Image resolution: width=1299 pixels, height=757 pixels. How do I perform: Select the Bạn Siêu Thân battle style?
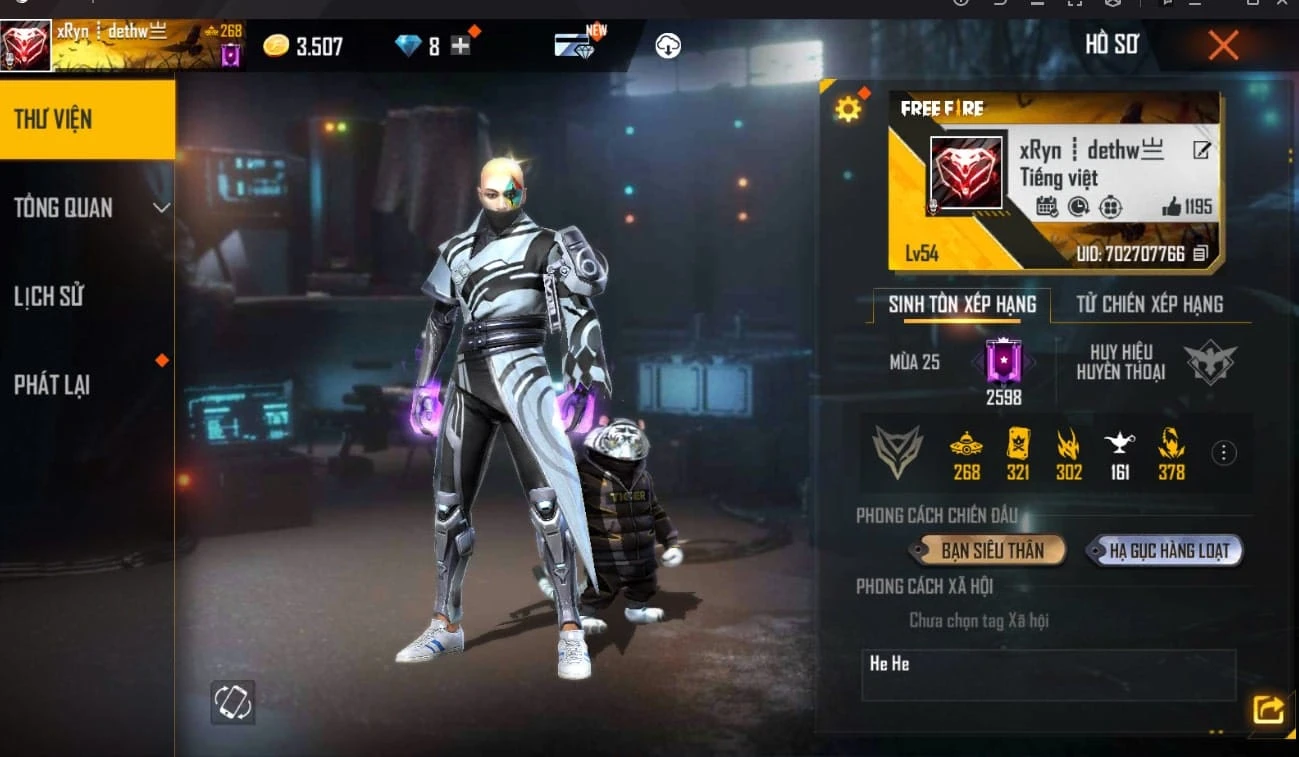pos(986,549)
